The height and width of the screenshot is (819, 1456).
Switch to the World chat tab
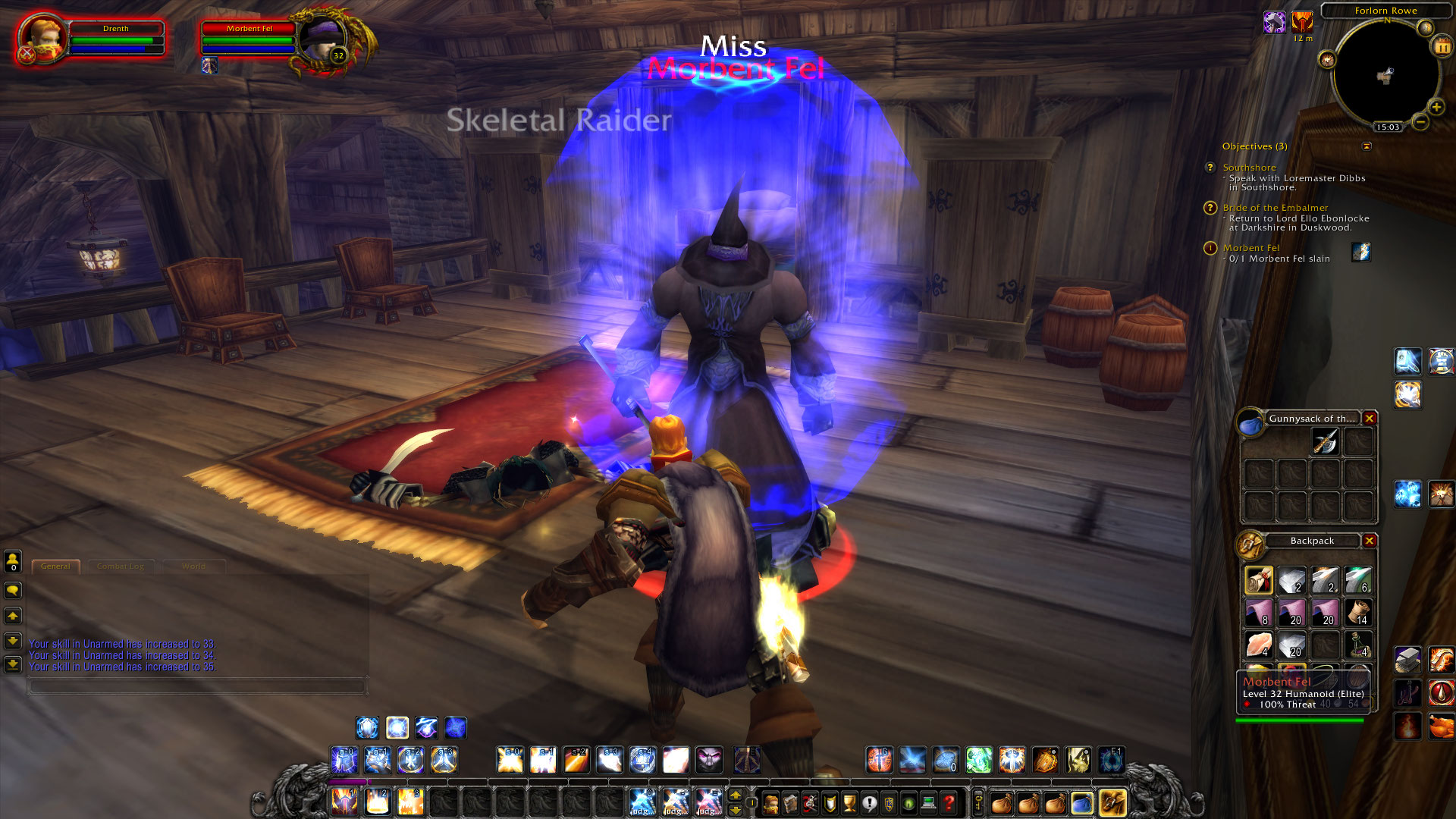coord(194,566)
